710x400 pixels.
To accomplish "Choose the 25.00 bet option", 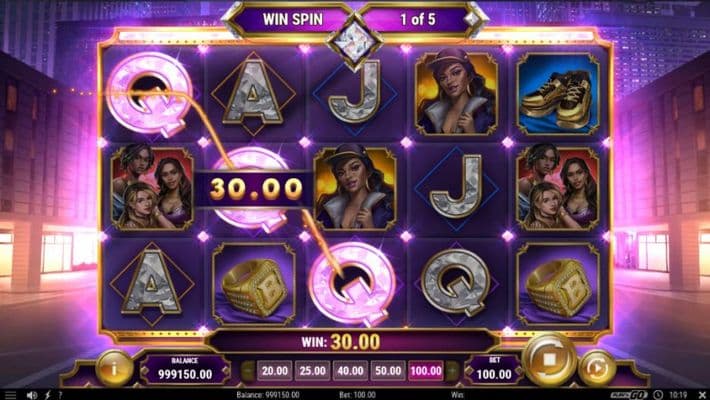I will coord(312,370).
